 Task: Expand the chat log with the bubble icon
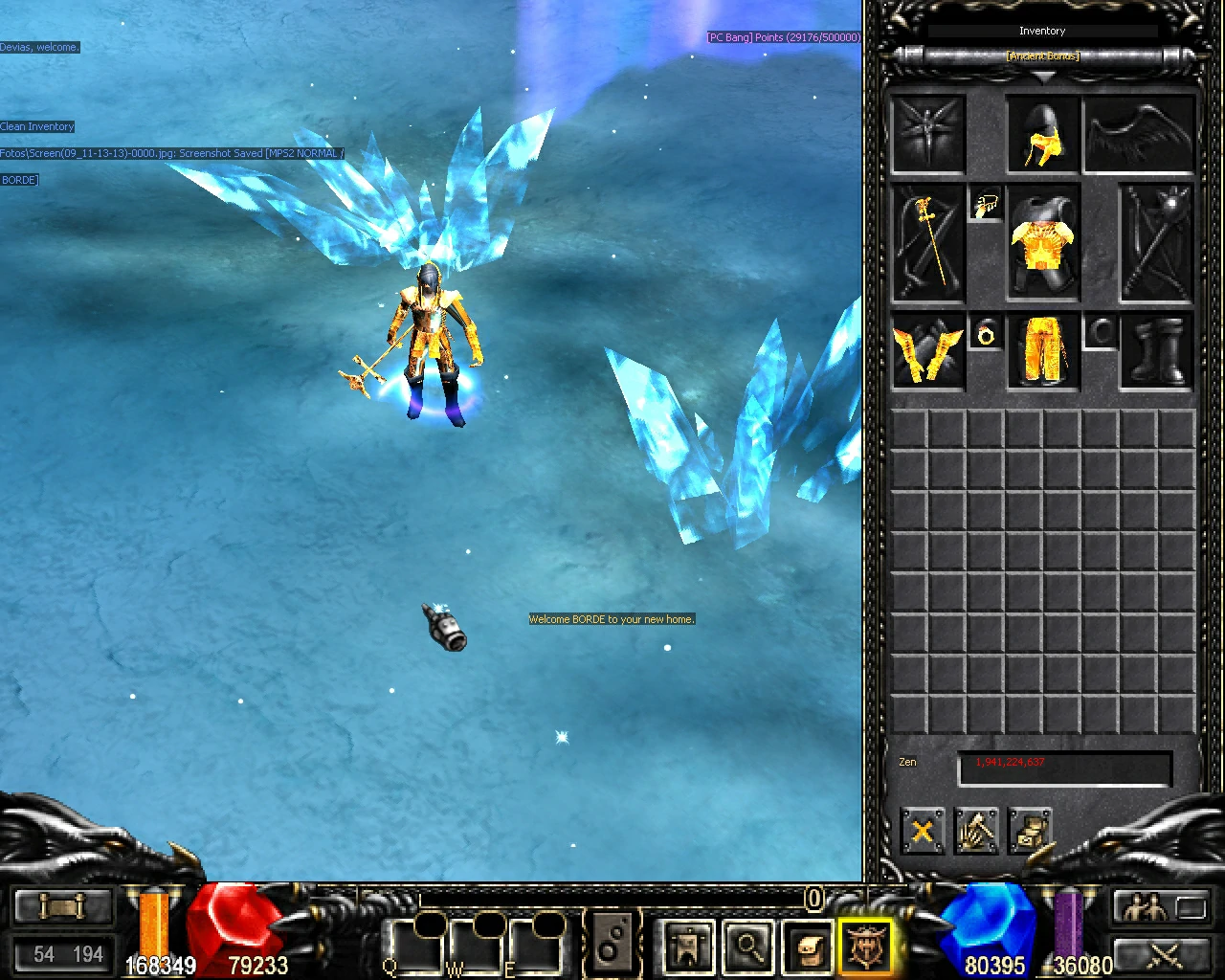[612, 943]
